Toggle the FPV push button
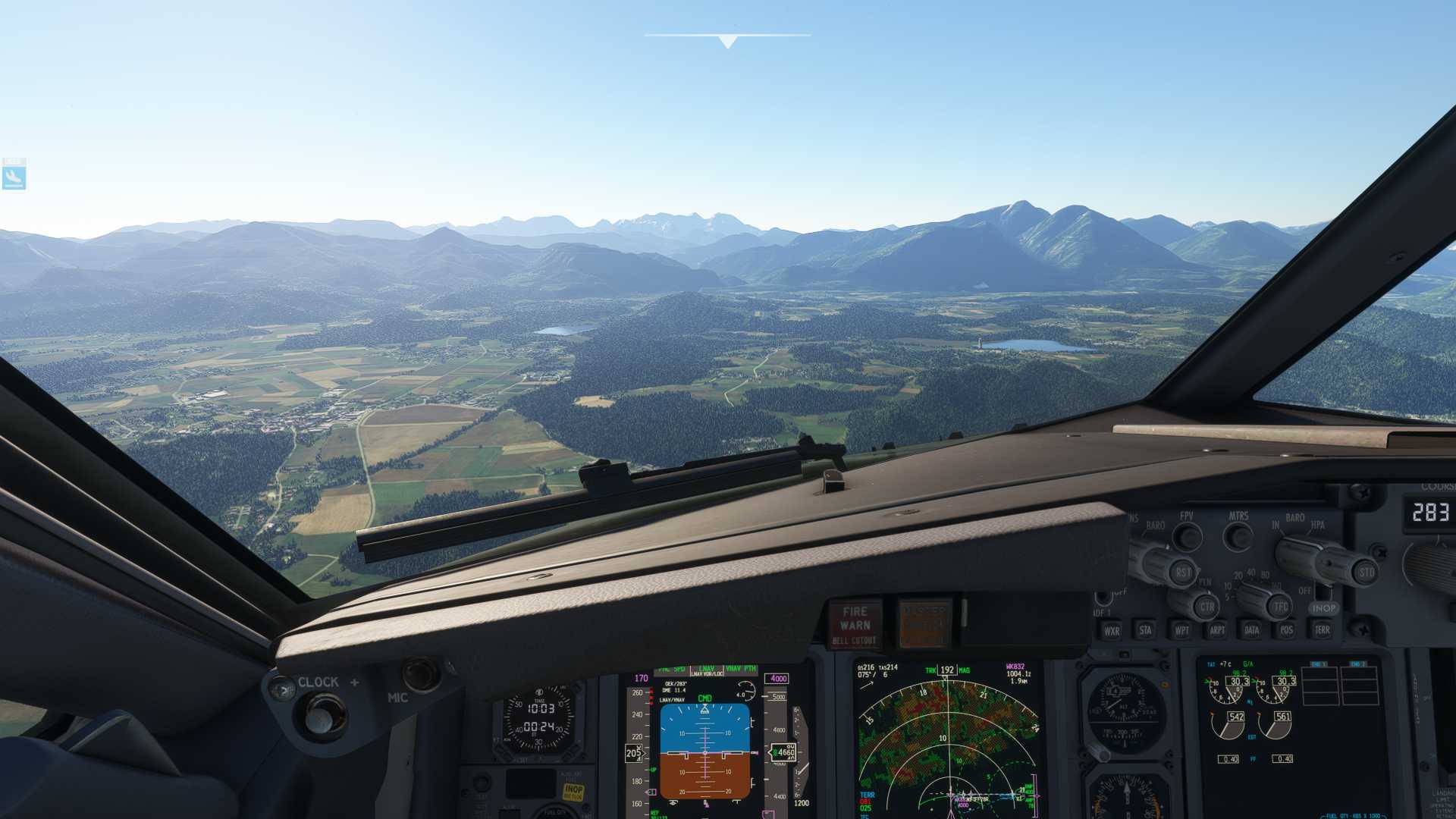 [x=1187, y=537]
